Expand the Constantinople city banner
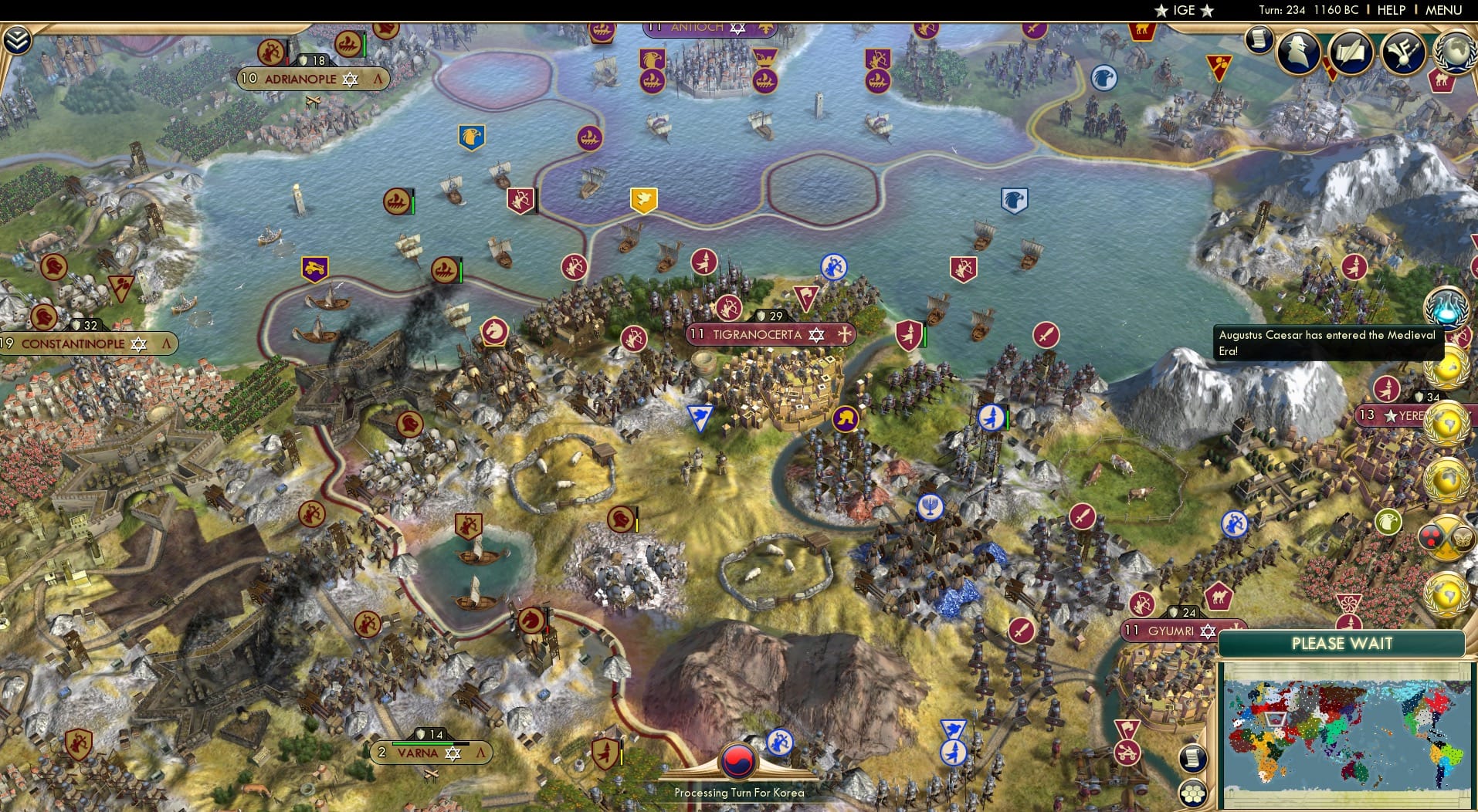This screenshot has width=1478, height=812. pos(164,343)
